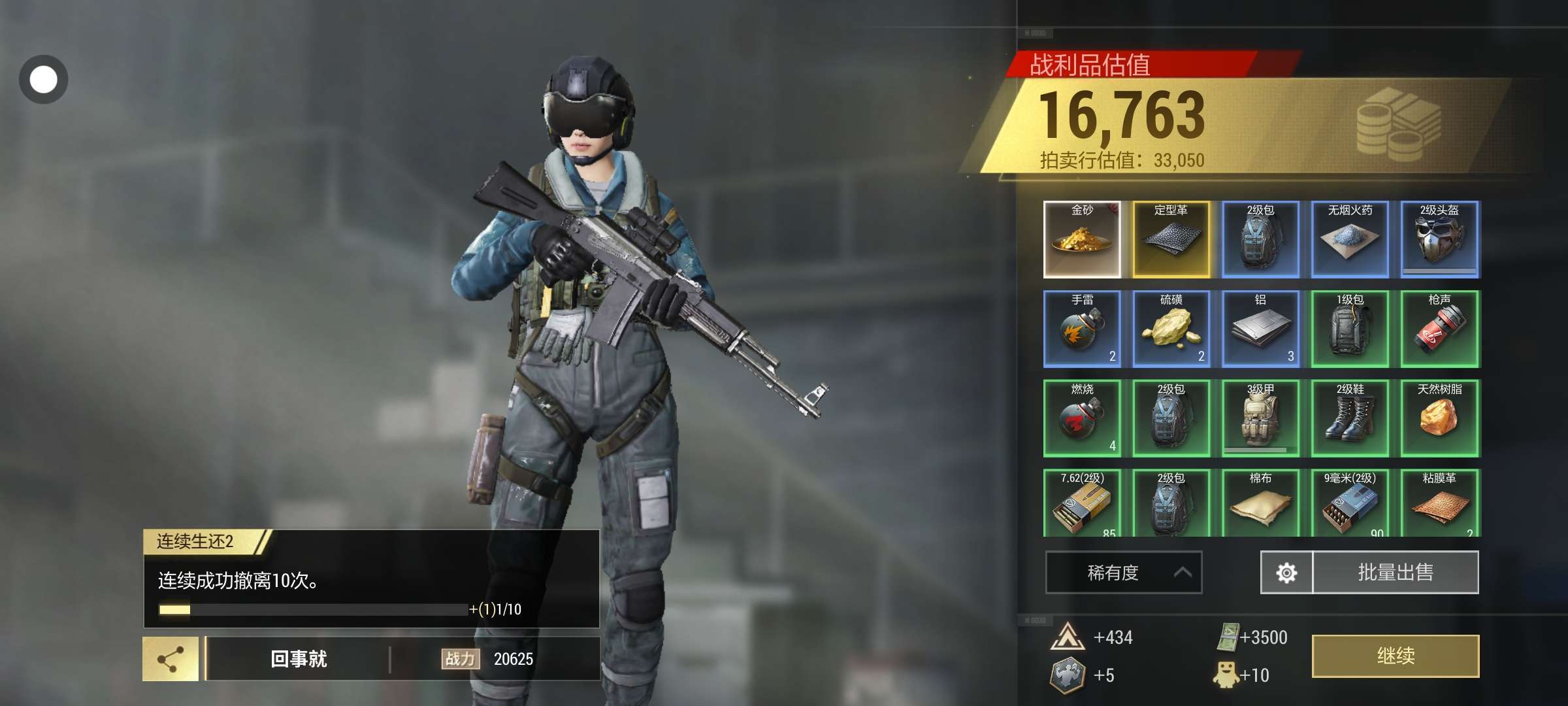Select the 金砂 gold sand loot slot
This screenshot has width=1568, height=706.
coord(1082,239)
